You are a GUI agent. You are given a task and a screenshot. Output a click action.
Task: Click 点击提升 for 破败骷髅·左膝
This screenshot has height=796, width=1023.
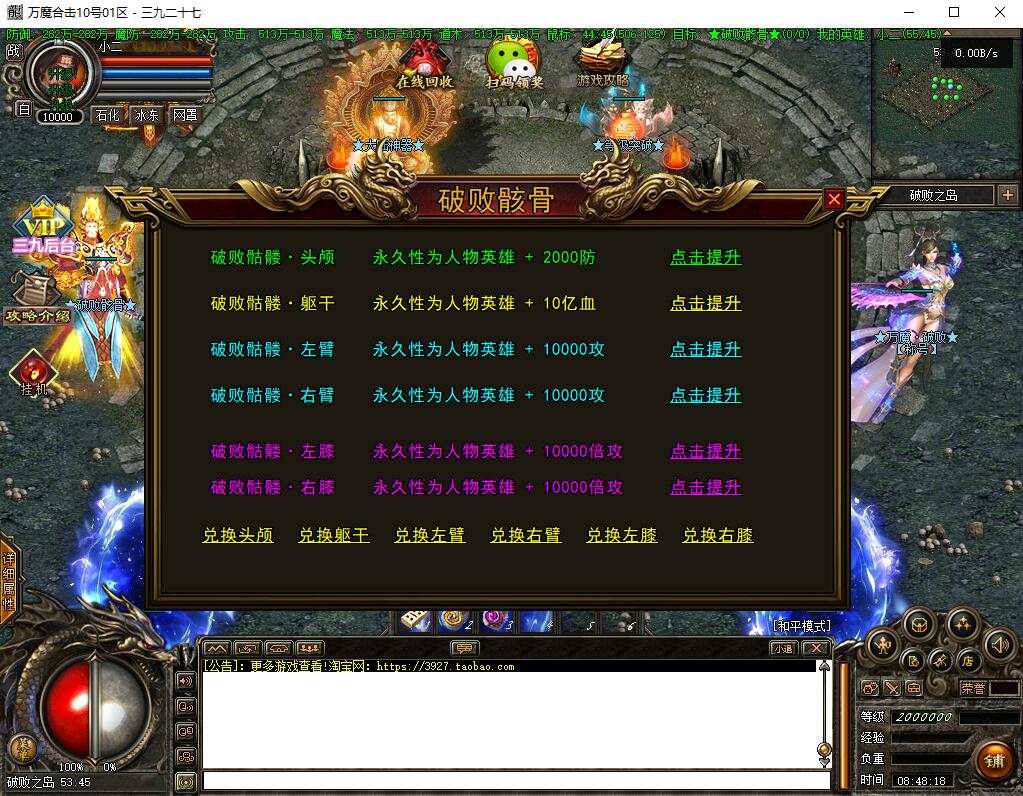pos(705,451)
